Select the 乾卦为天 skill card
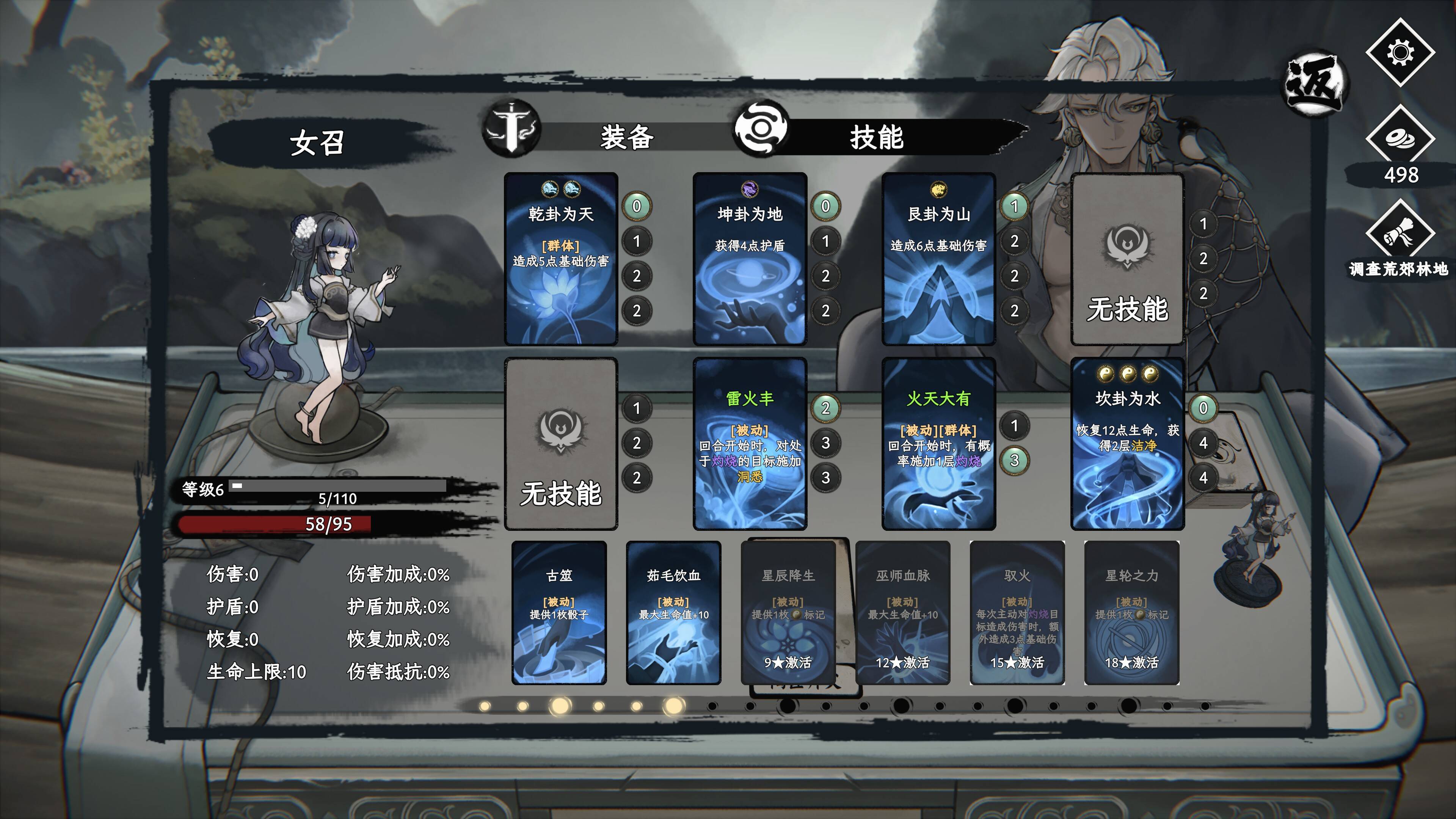 (561, 259)
